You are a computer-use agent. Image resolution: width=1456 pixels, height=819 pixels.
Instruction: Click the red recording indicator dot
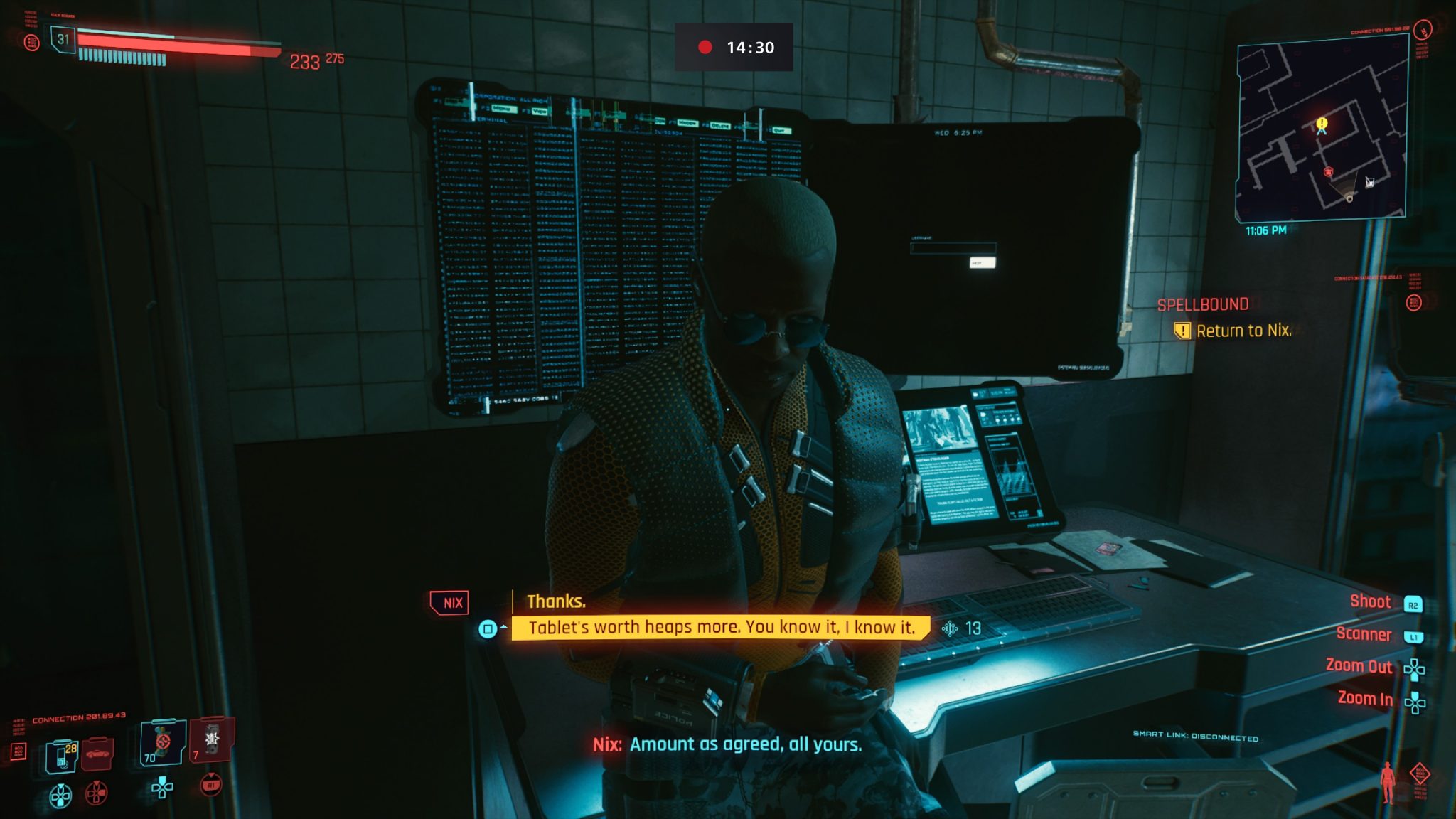(x=705, y=47)
